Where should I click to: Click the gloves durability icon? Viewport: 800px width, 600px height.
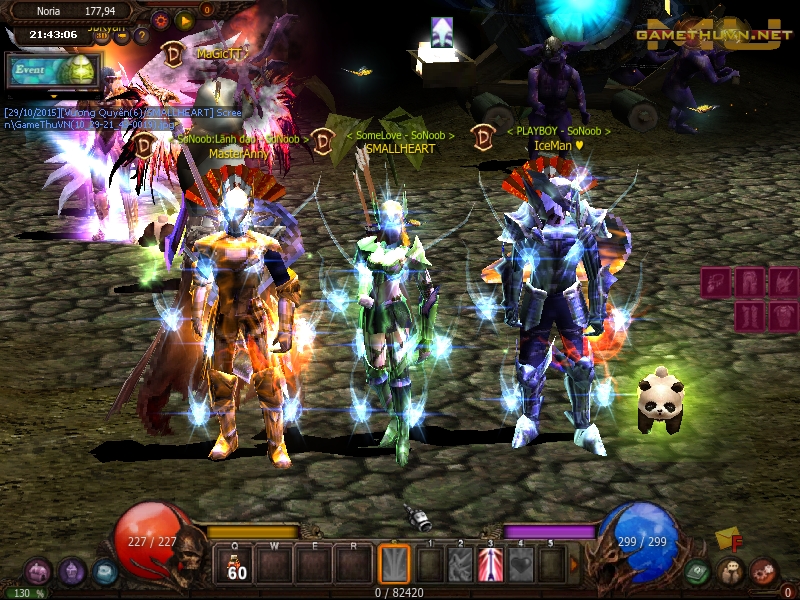pos(717,283)
